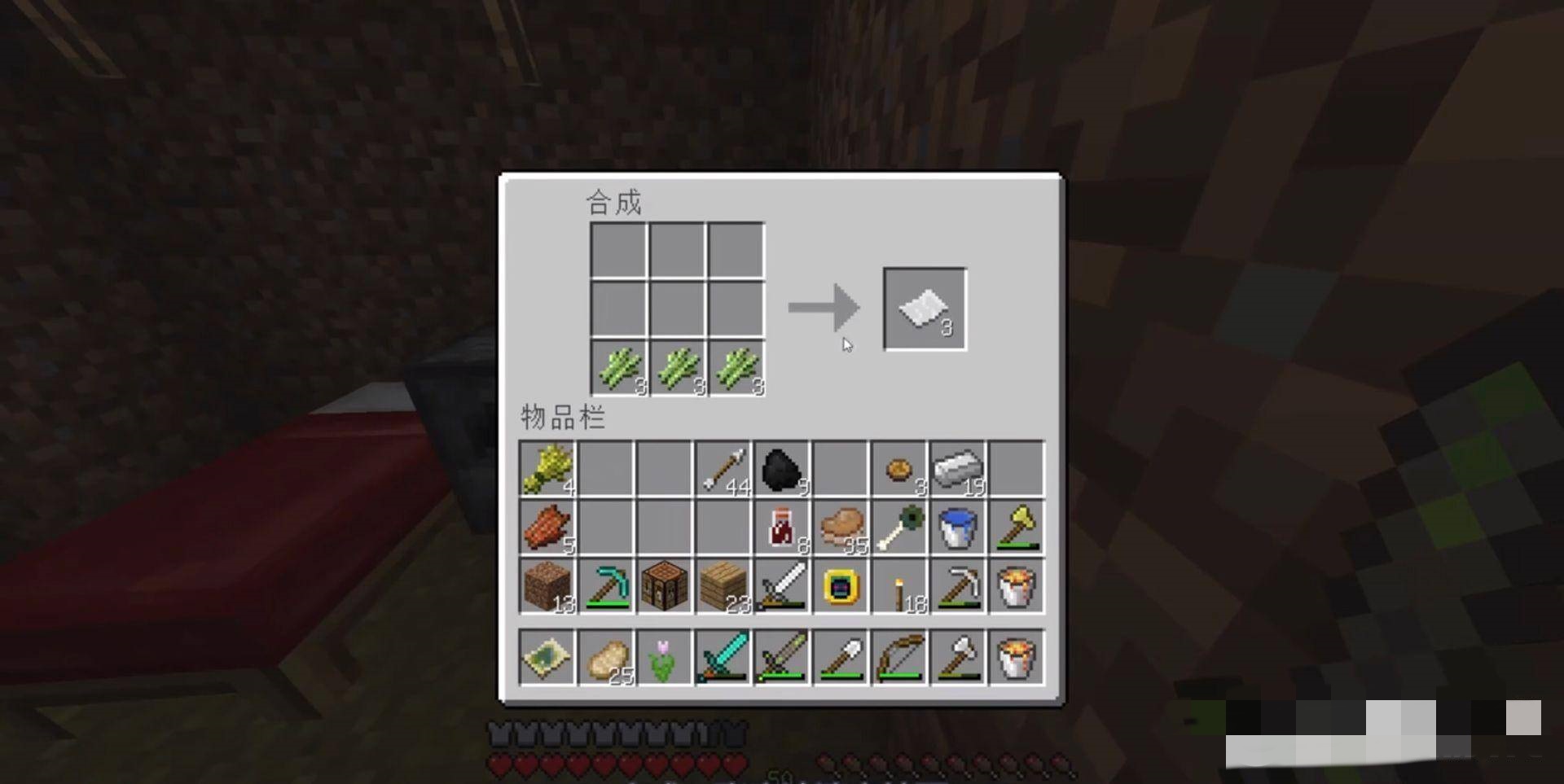Image resolution: width=1564 pixels, height=784 pixels.
Task: Choose the pink tulip in the hotbar
Action: [x=664, y=657]
